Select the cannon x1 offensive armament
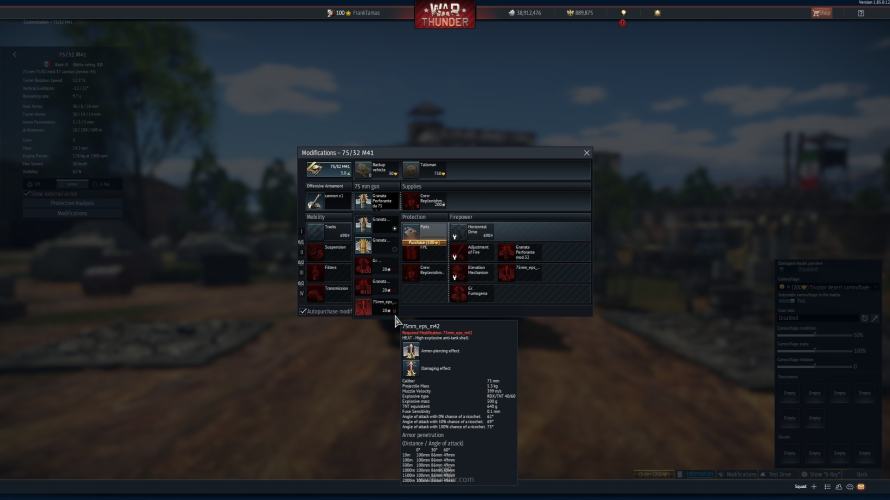The image size is (890, 500). pos(328,200)
